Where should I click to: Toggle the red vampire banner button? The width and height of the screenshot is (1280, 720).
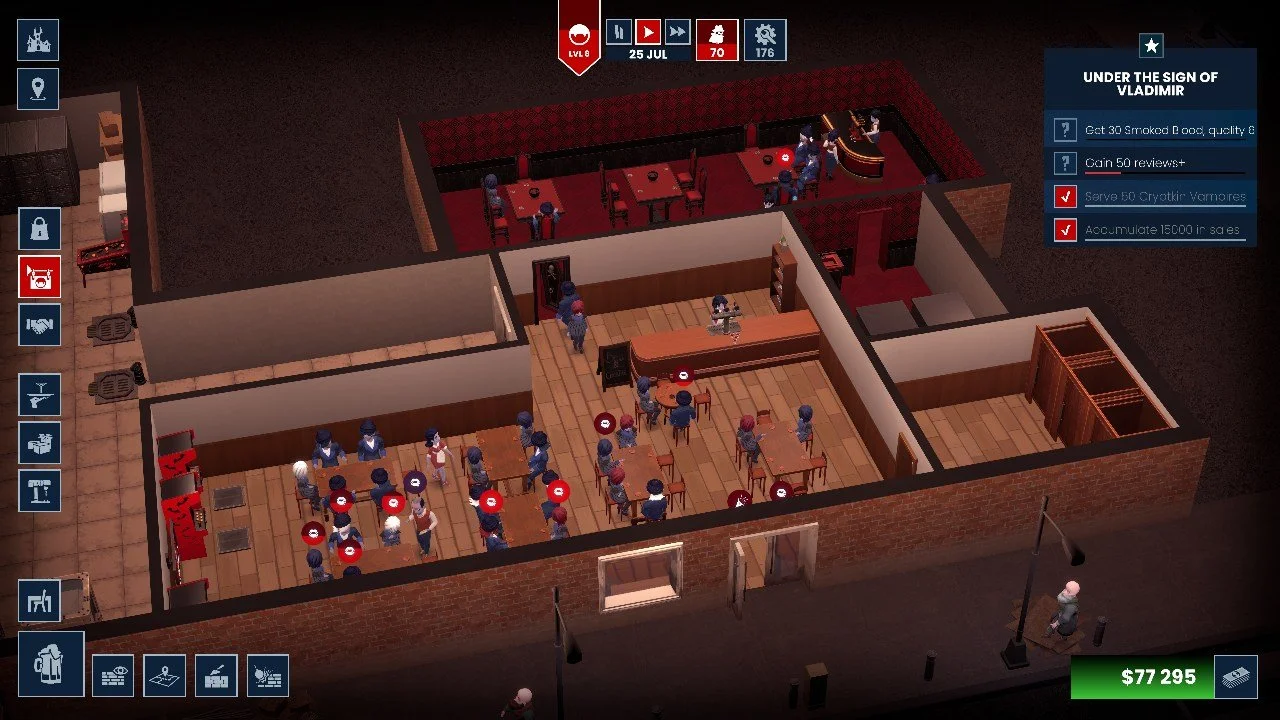tap(39, 277)
